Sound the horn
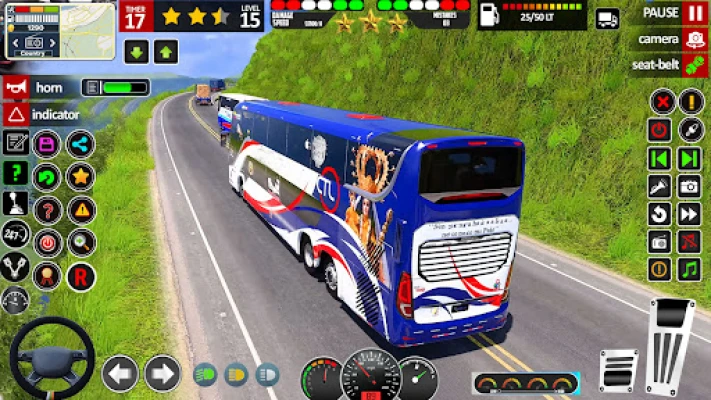 point(16,88)
